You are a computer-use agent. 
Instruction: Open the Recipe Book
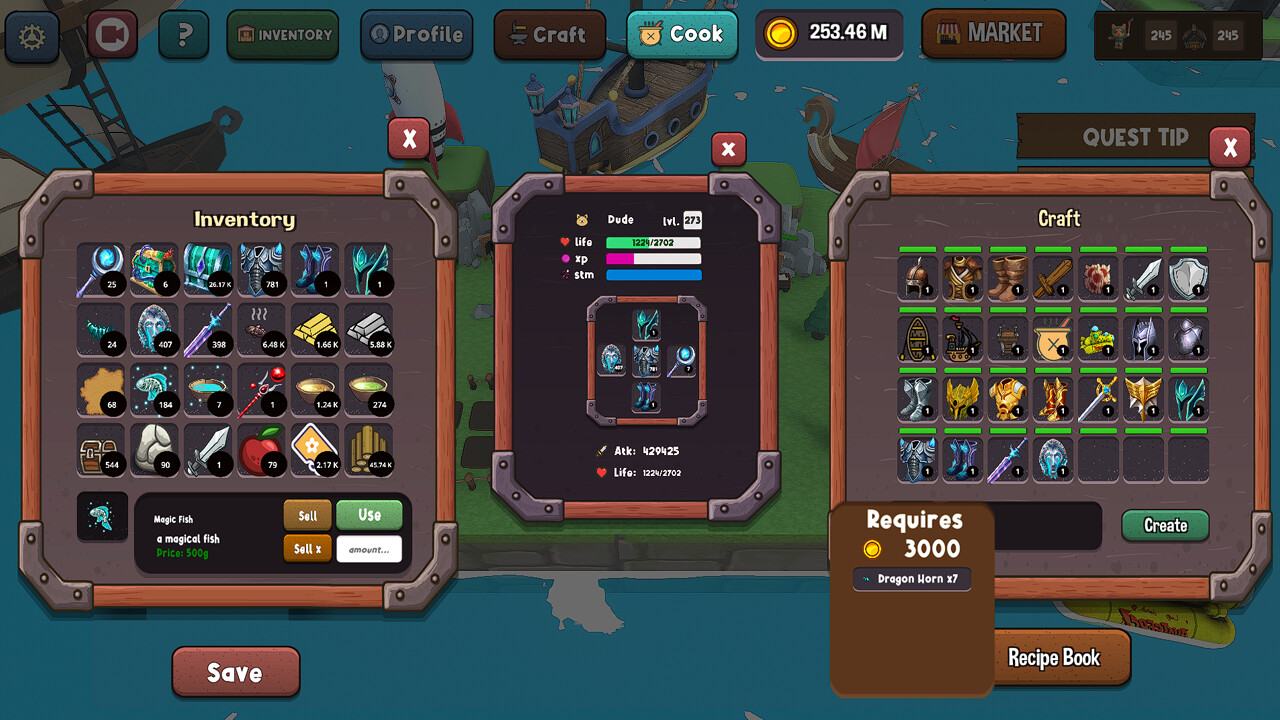click(1057, 658)
